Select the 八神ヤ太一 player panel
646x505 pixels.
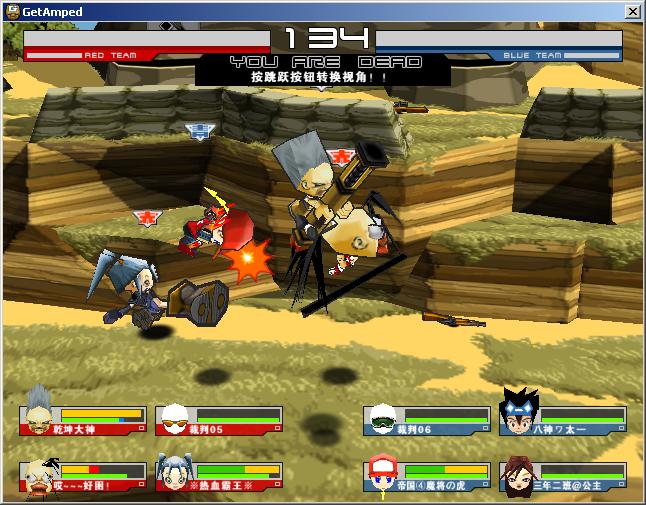562,420
